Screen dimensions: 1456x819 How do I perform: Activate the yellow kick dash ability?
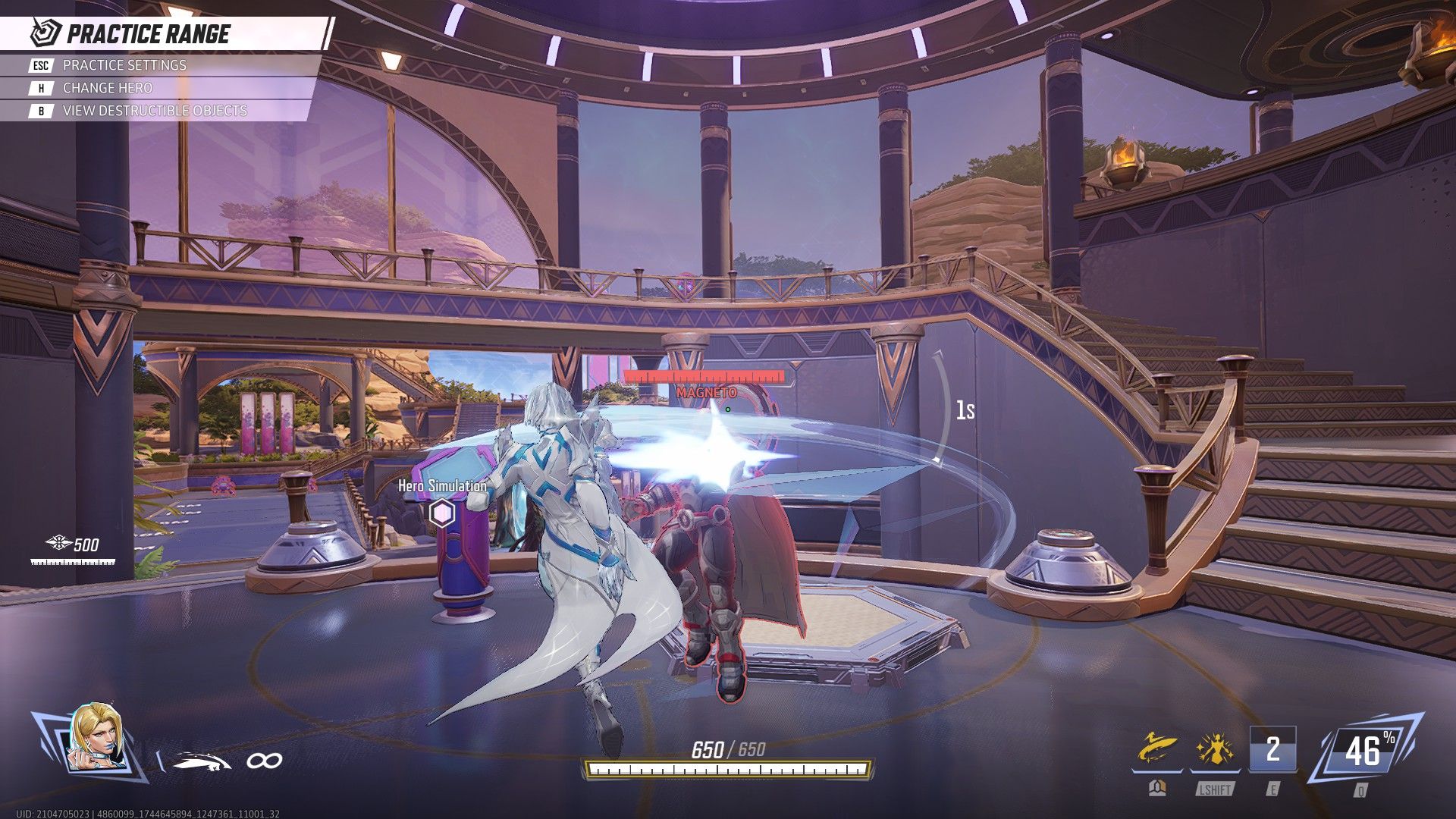point(1156,749)
